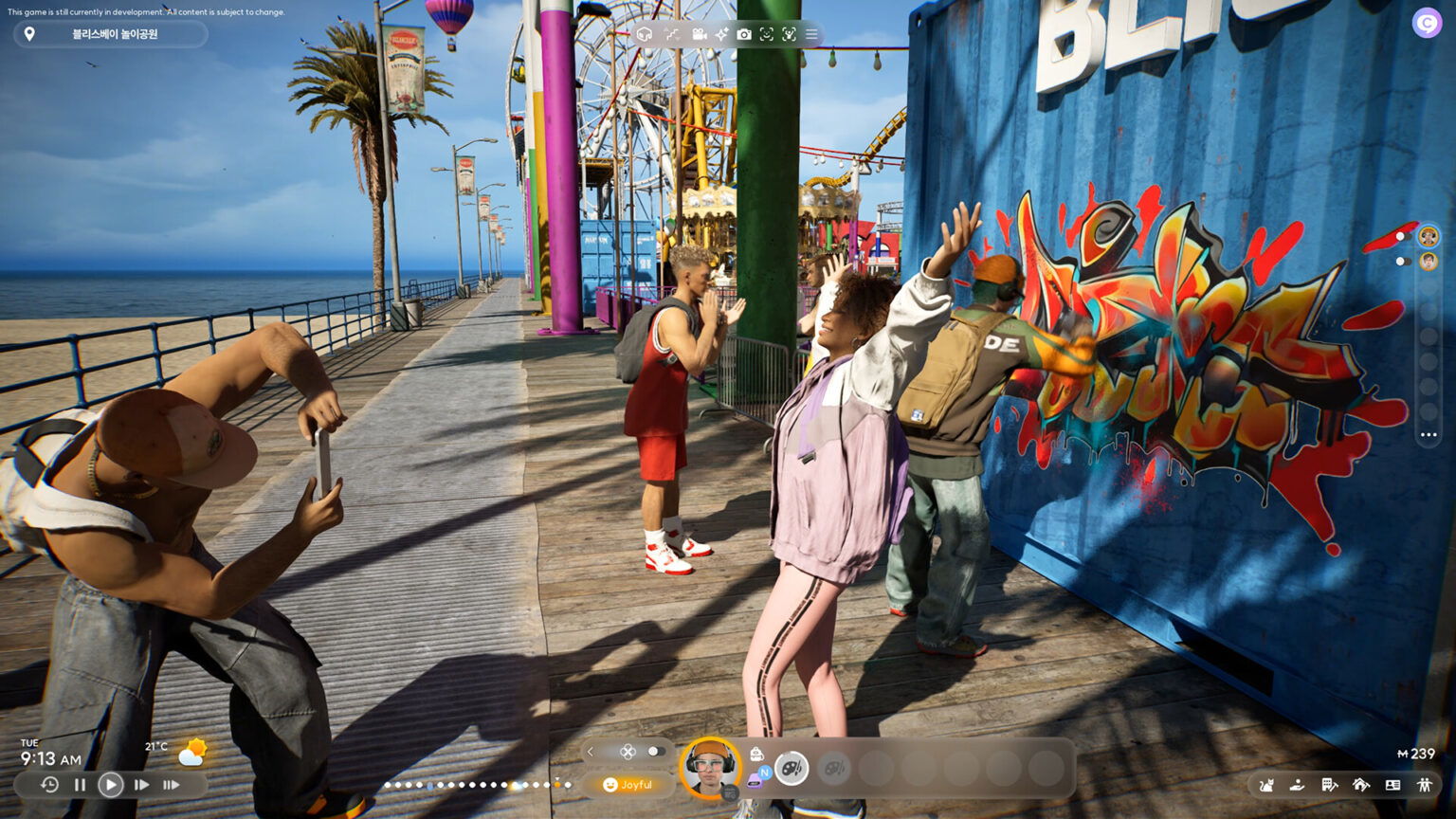Open the home panel in bottom right

1362,785
